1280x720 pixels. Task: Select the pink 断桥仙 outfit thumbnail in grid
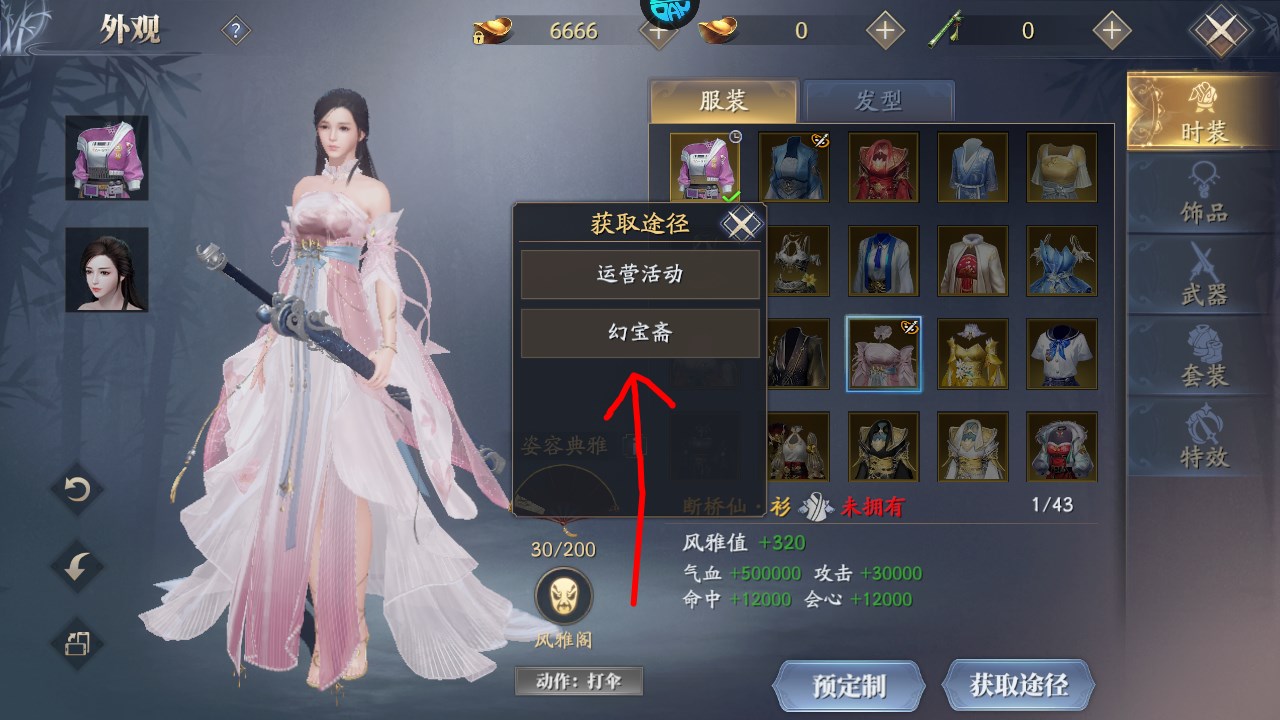pos(883,352)
